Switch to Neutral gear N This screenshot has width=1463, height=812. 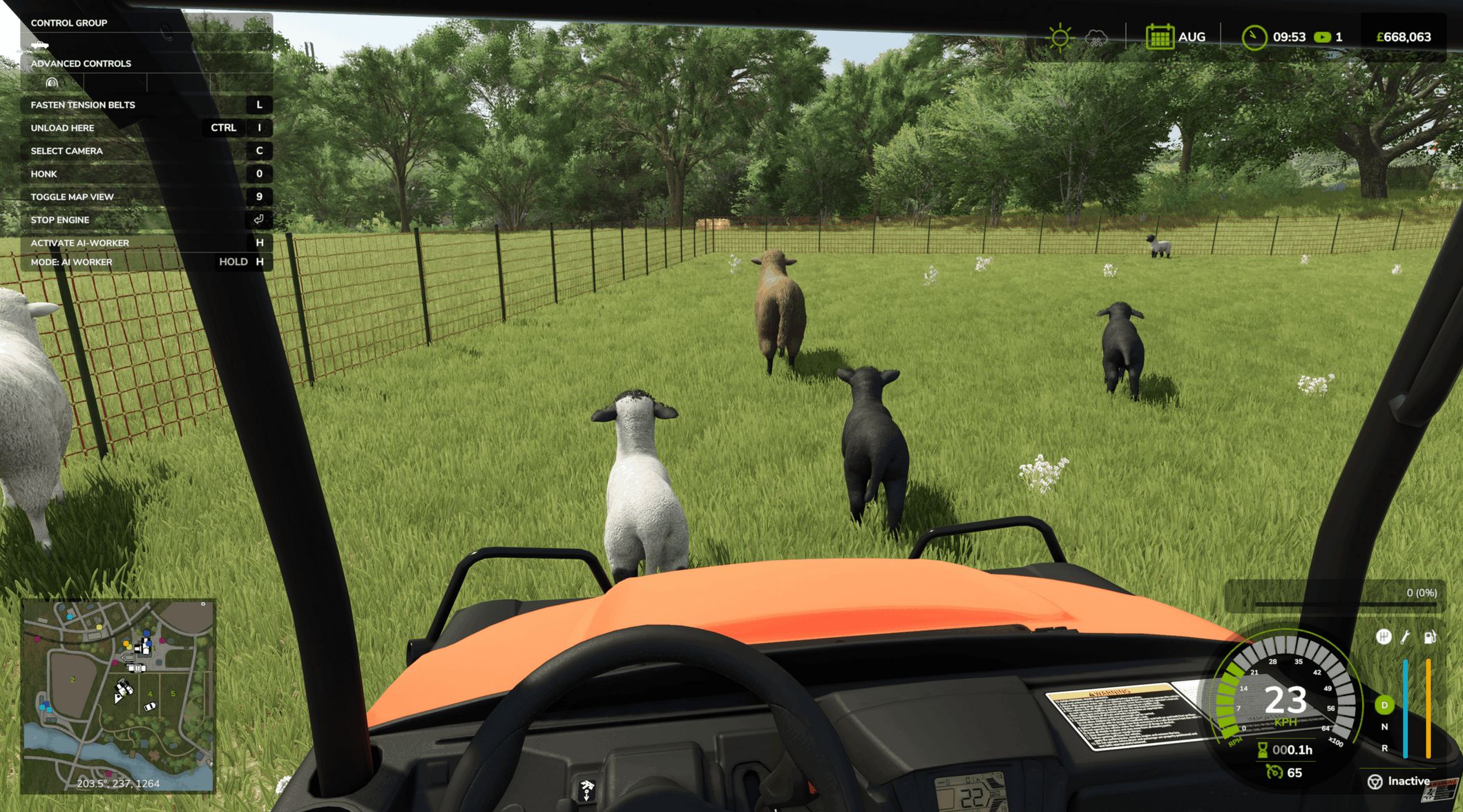click(x=1384, y=726)
